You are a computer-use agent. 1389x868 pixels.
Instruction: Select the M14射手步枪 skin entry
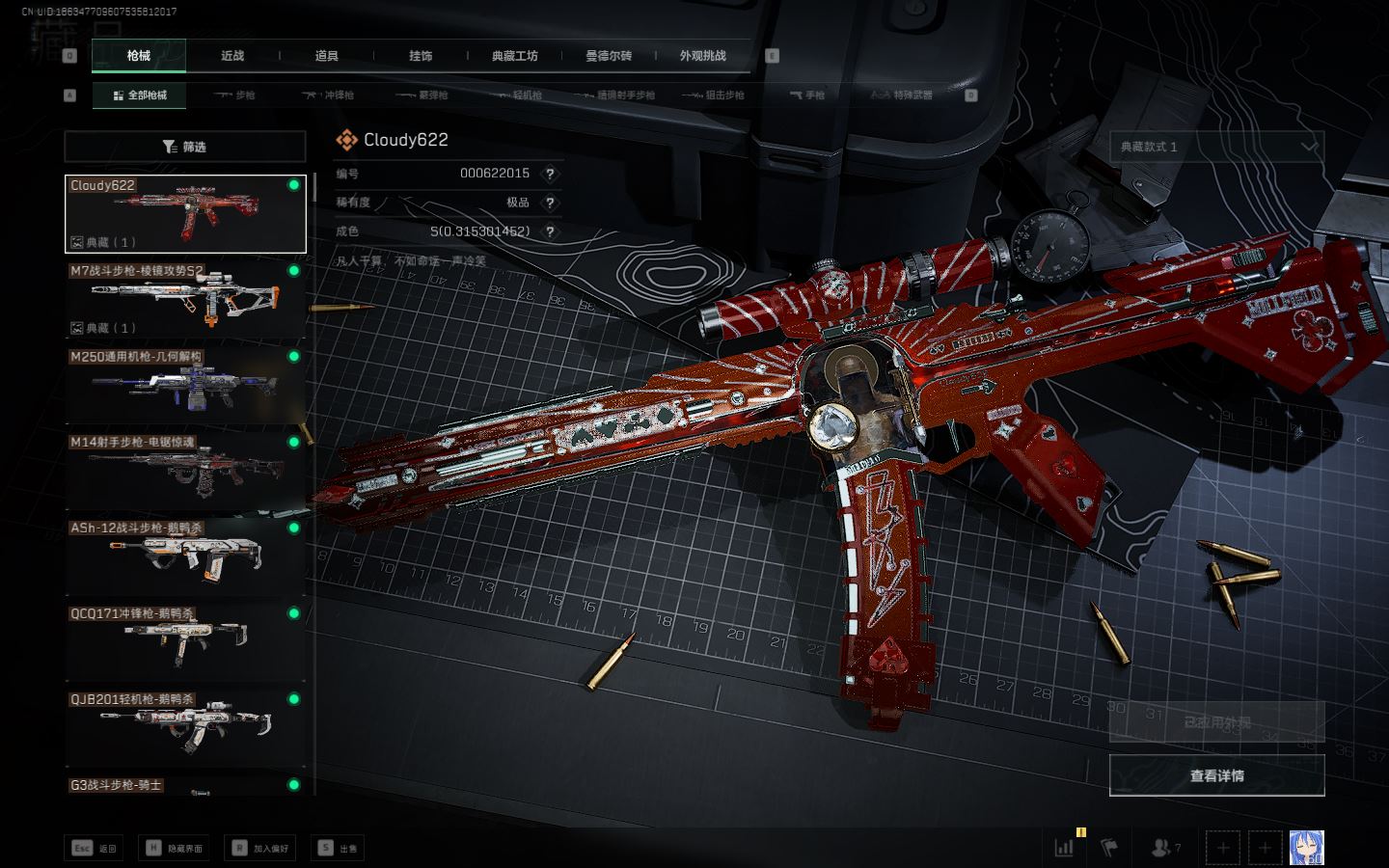[184, 471]
